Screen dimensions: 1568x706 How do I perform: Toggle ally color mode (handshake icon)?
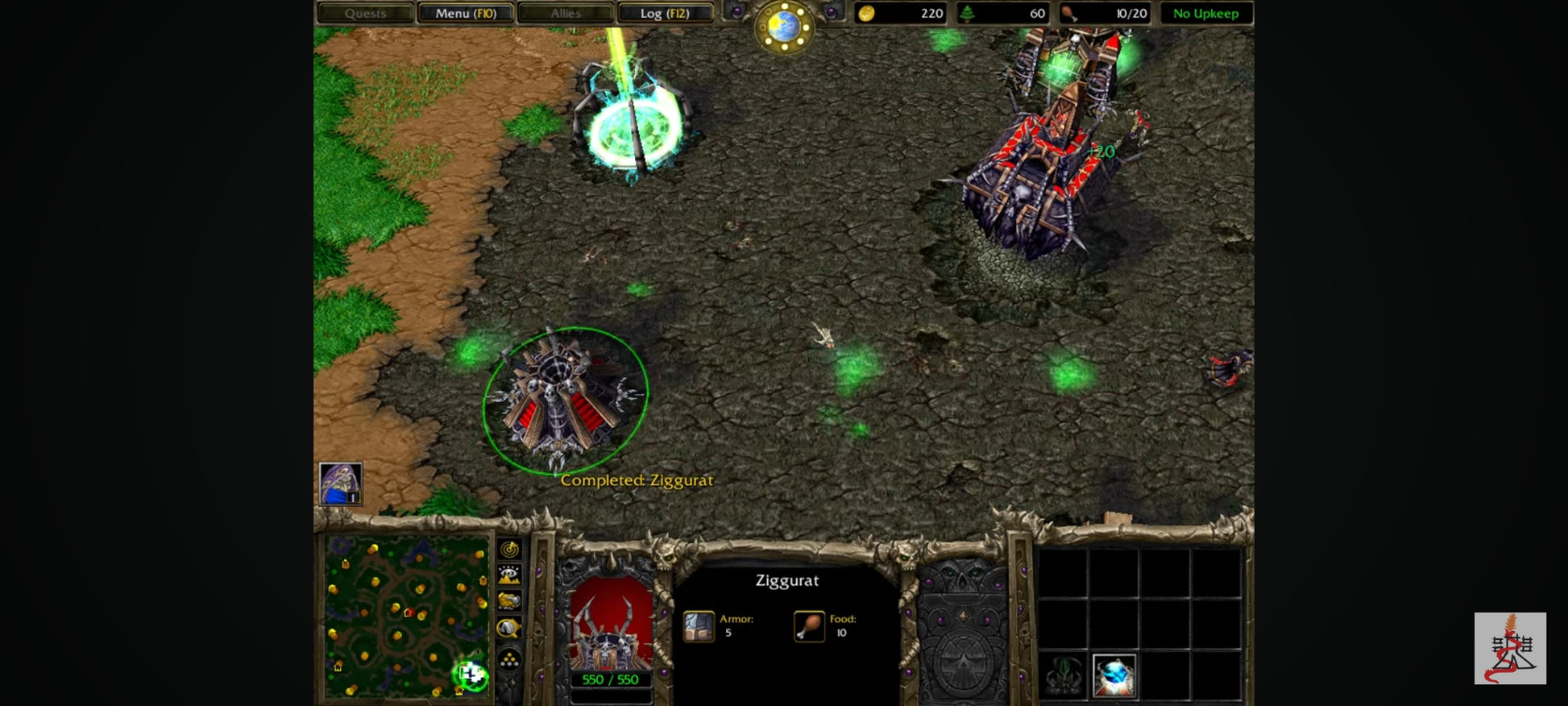(x=509, y=601)
